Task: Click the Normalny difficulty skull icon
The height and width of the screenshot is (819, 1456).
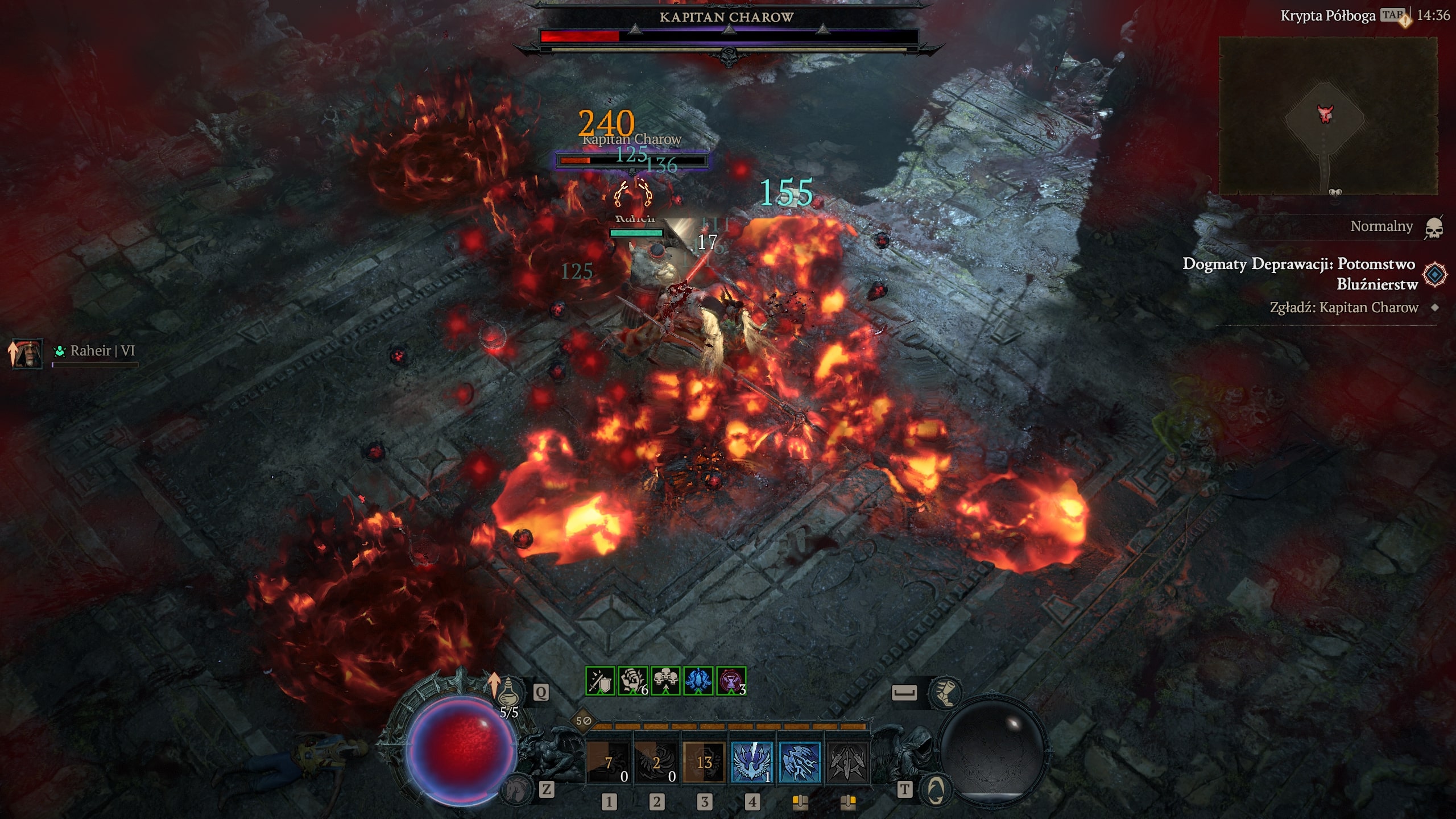Action: coord(1434,227)
